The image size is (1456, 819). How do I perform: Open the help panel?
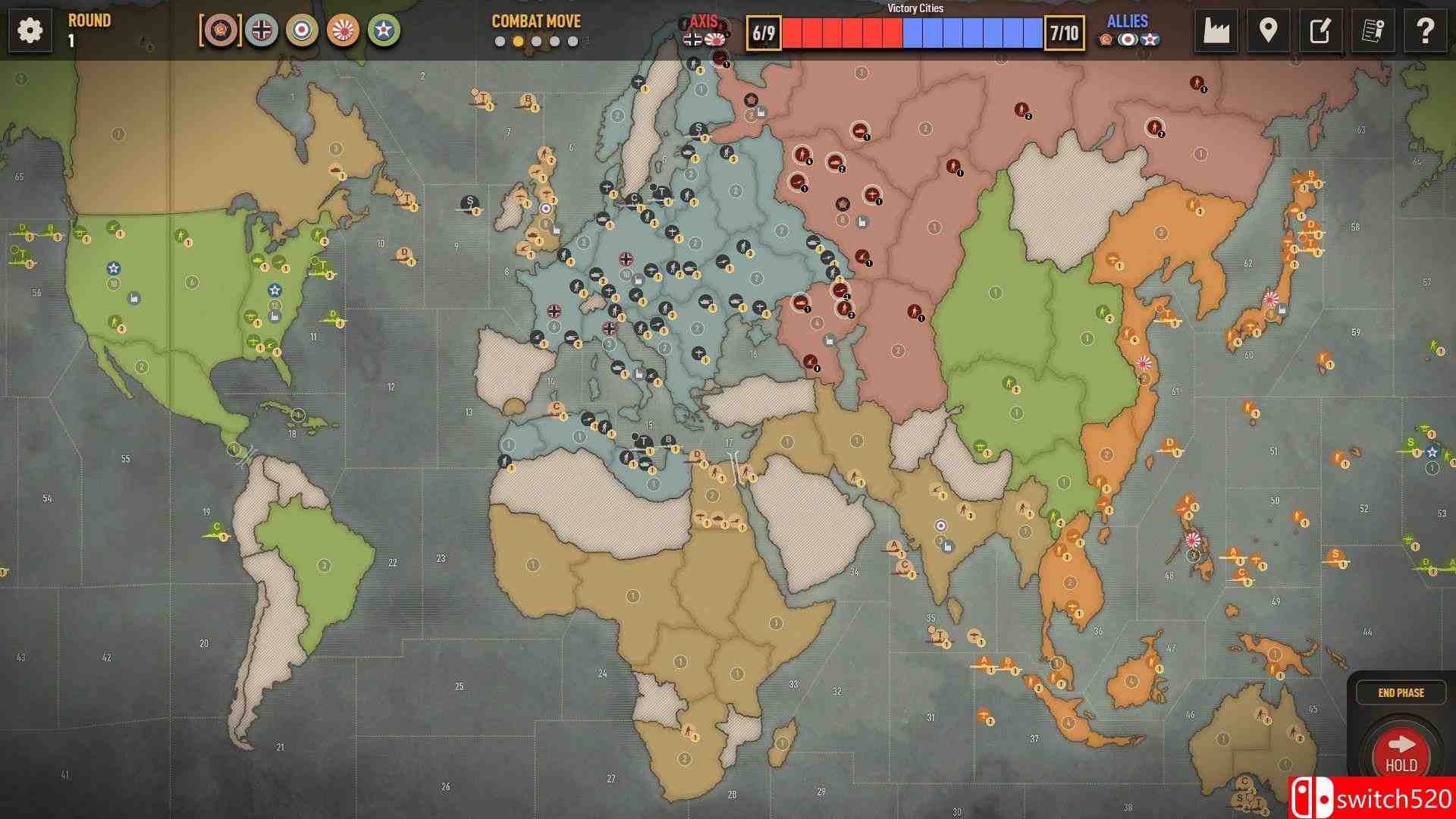tap(1425, 31)
